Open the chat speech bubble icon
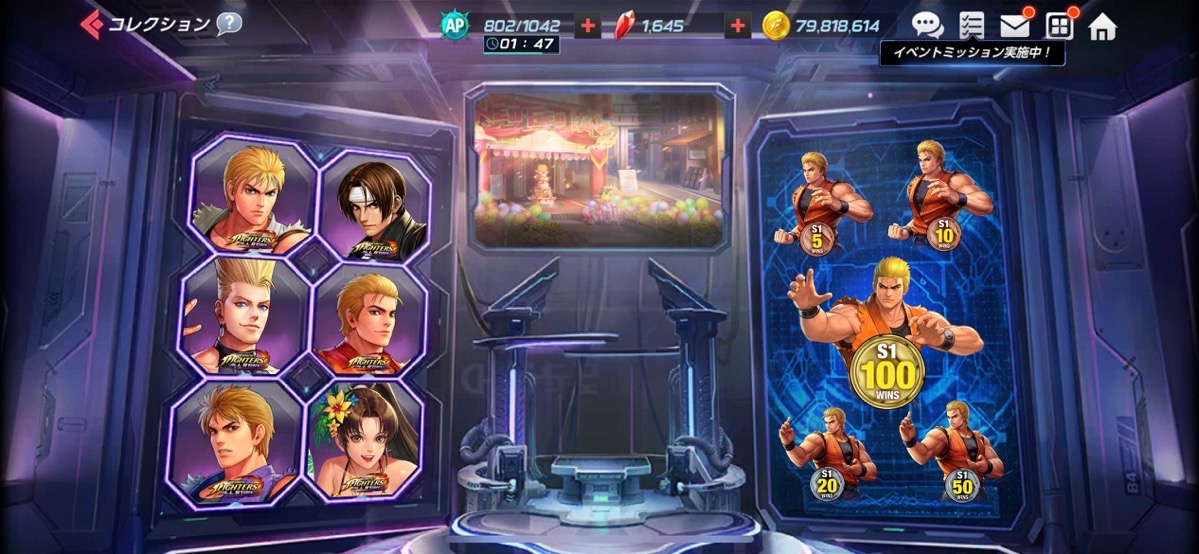The width and height of the screenshot is (1199, 554). tap(927, 26)
